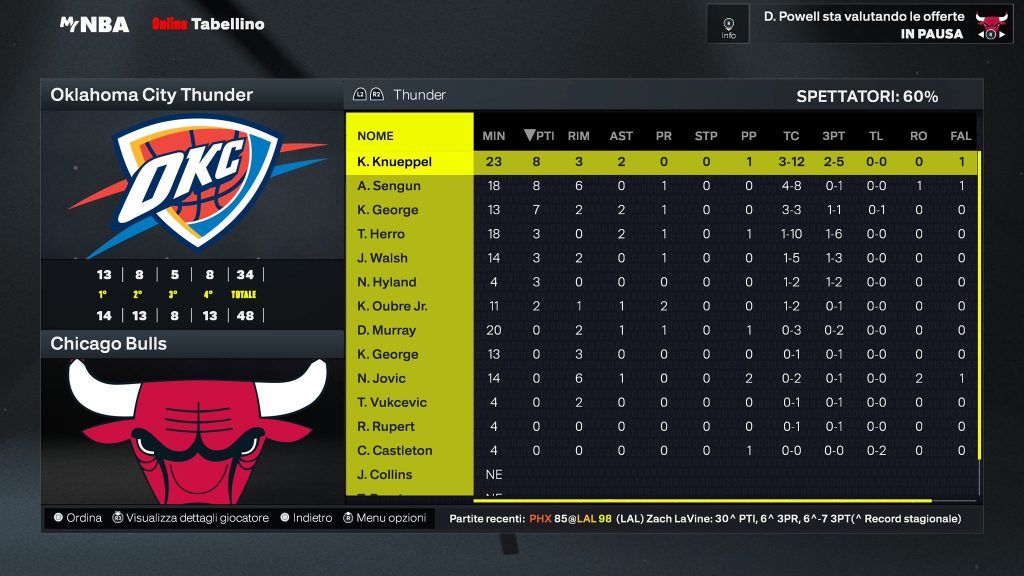Image resolution: width=1024 pixels, height=576 pixels.
Task: Sort players by AST column header
Action: click(x=621, y=136)
